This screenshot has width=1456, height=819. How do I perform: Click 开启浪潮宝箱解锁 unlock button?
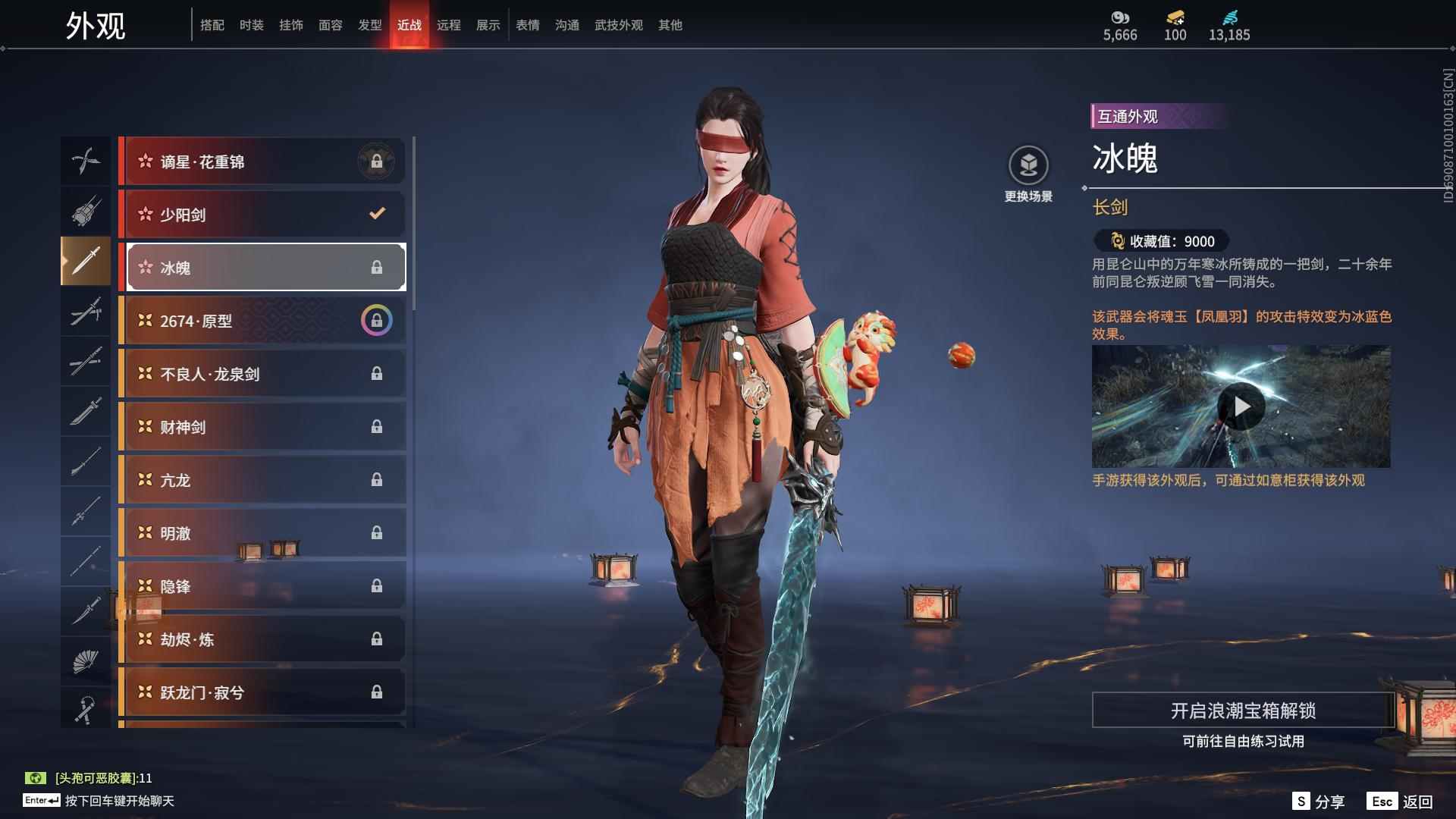point(1243,711)
